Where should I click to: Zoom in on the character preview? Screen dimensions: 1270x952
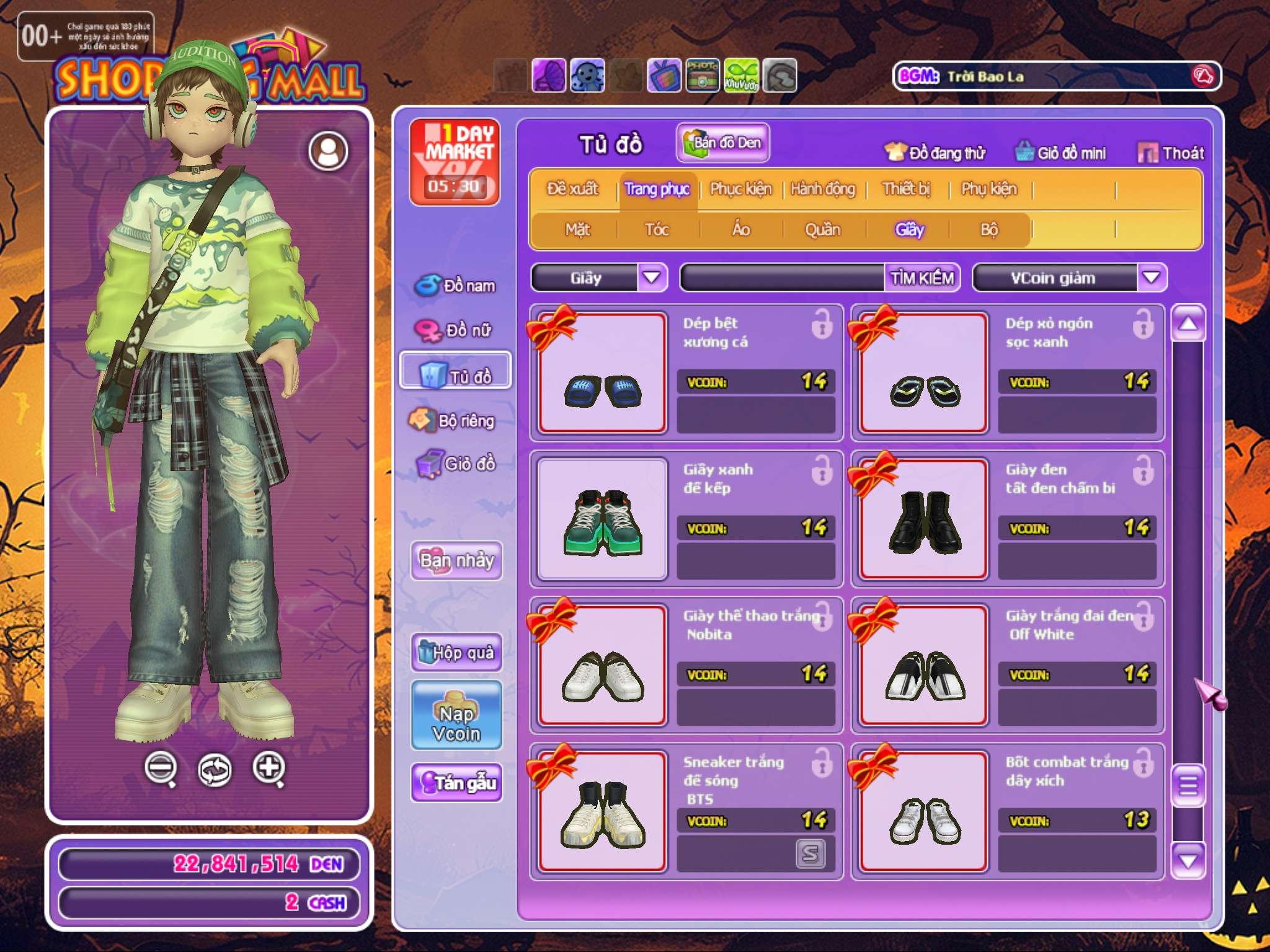click(x=269, y=769)
